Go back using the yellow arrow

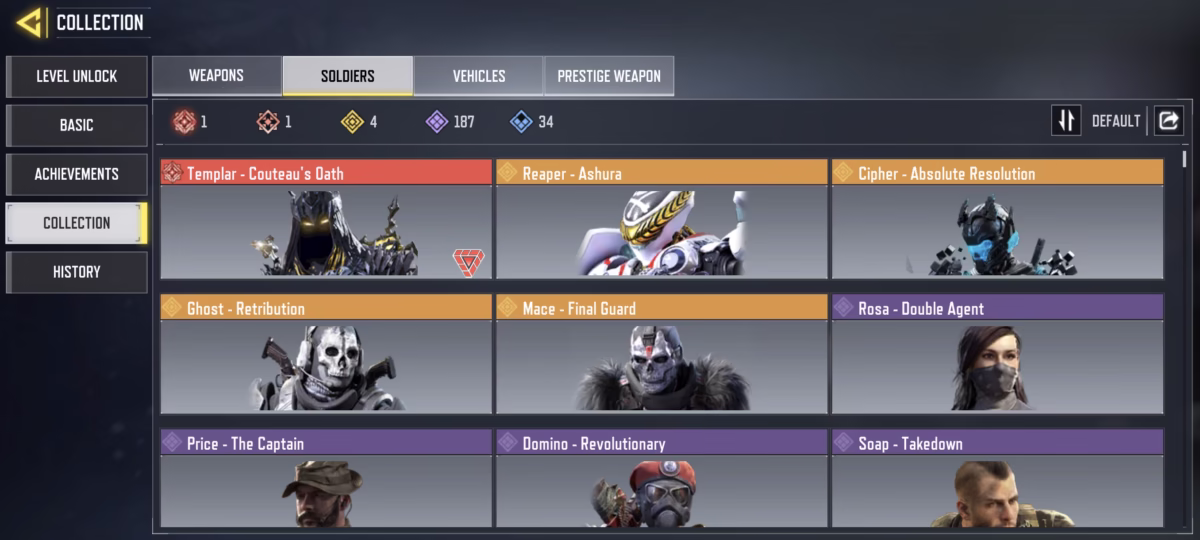coord(29,22)
